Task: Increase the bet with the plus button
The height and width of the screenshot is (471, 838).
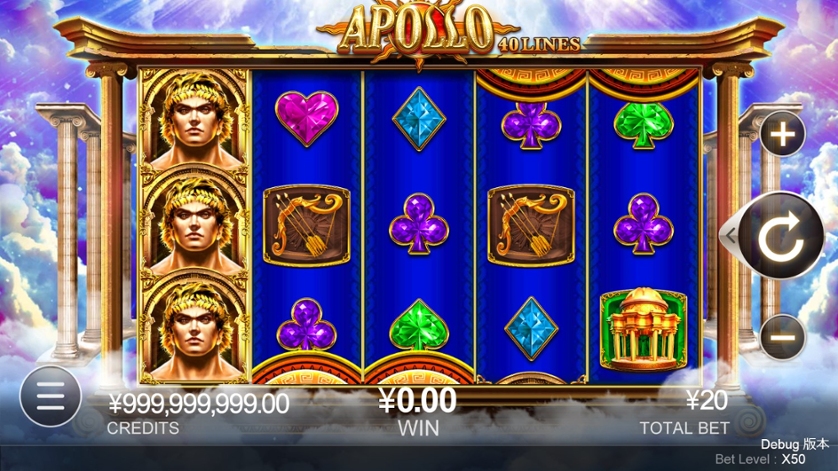Action: click(x=782, y=135)
